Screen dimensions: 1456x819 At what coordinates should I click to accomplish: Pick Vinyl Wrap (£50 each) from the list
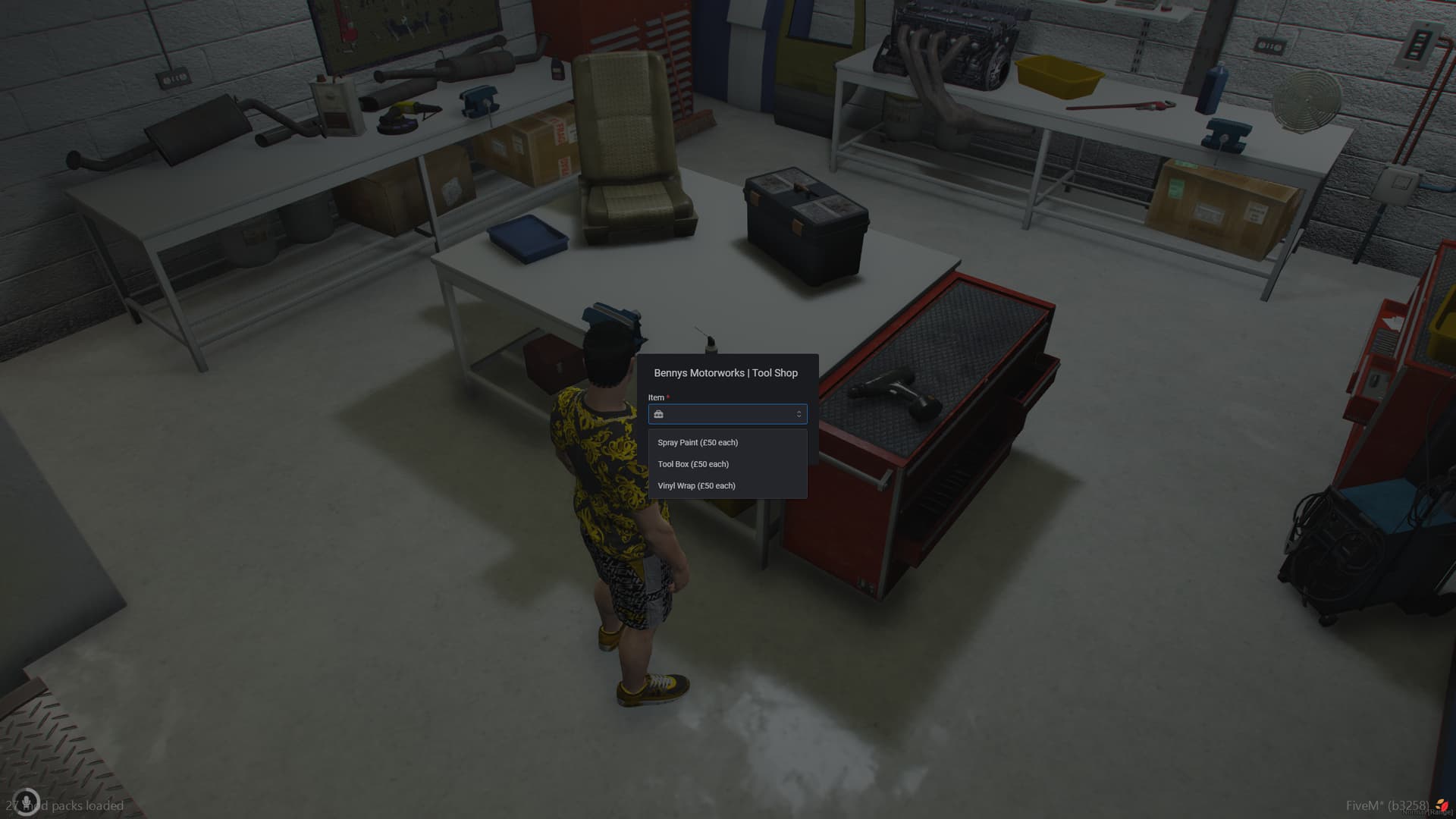point(696,485)
